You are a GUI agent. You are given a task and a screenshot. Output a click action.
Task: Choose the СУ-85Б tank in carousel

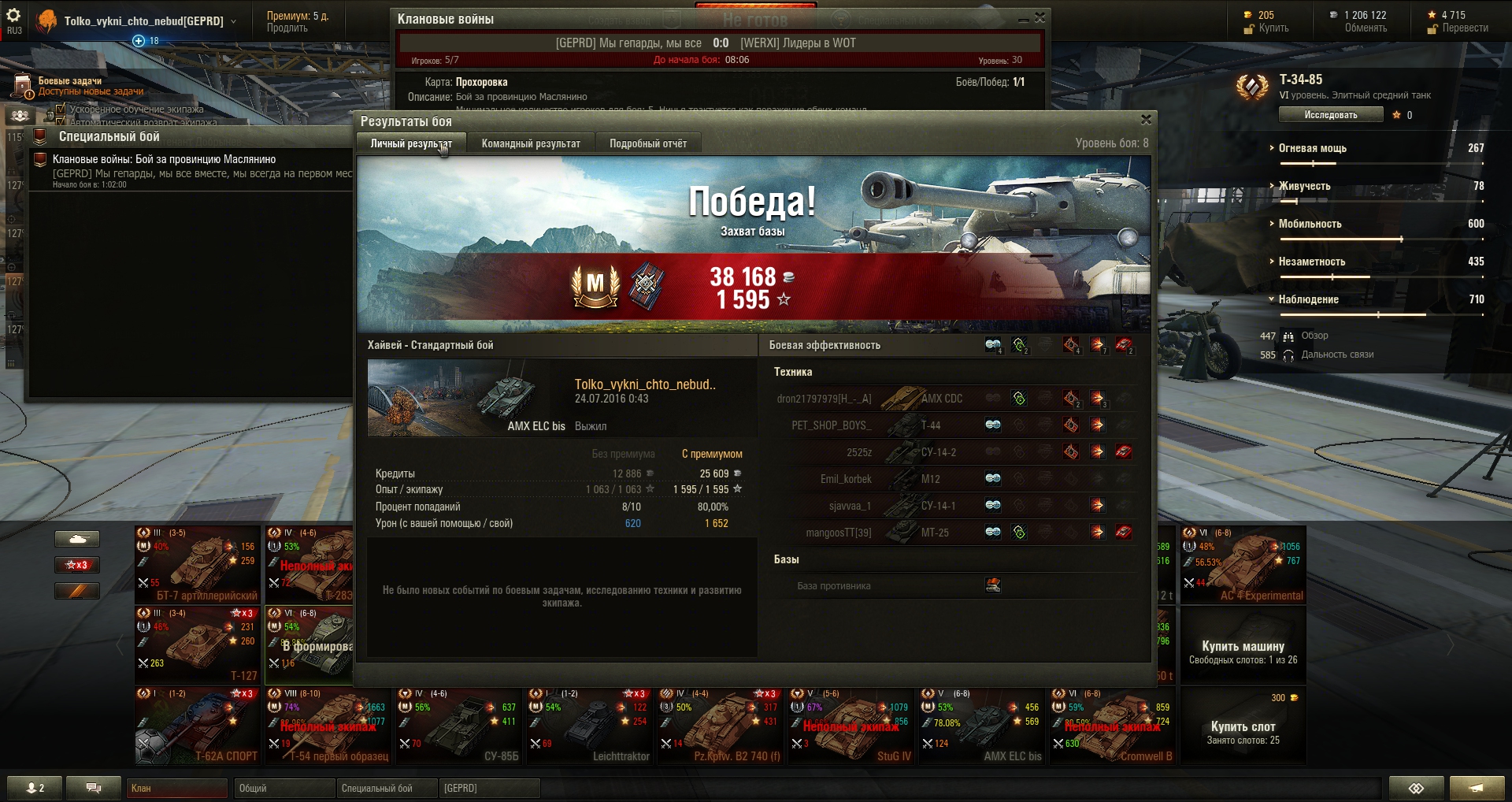(458, 726)
